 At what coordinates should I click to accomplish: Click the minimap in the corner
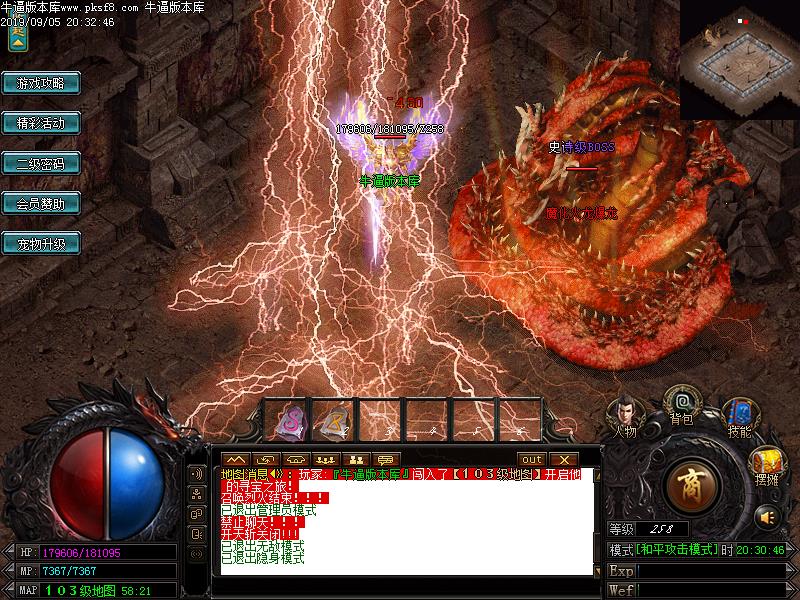[740, 58]
